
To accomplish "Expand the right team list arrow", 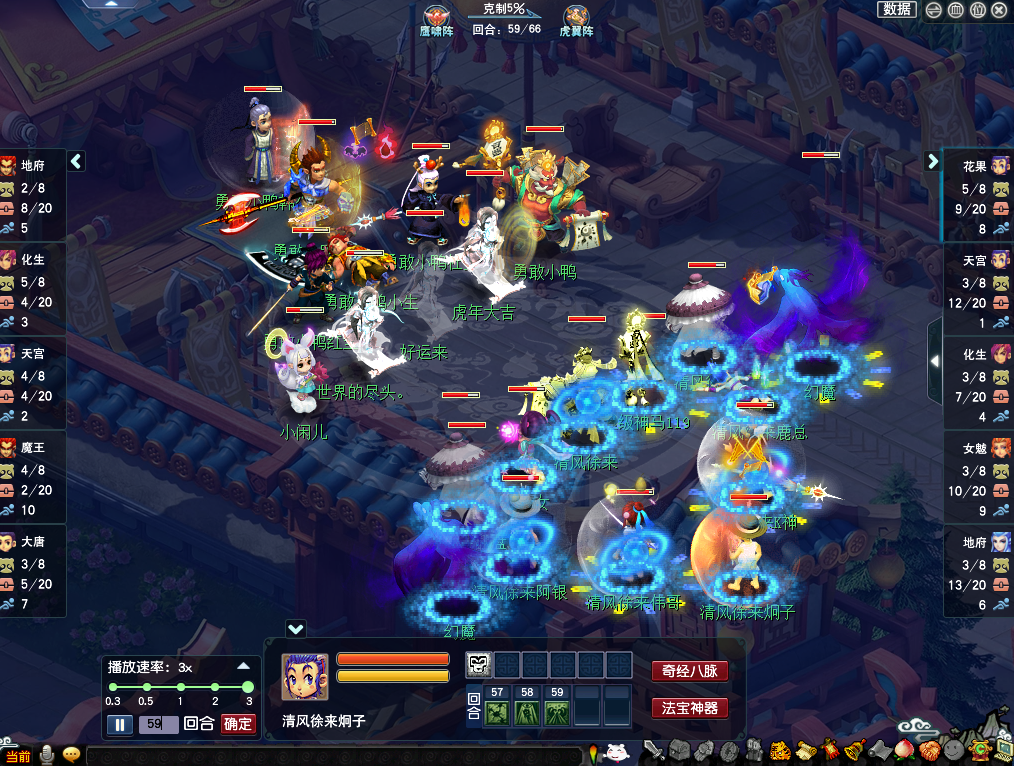I will [932, 161].
